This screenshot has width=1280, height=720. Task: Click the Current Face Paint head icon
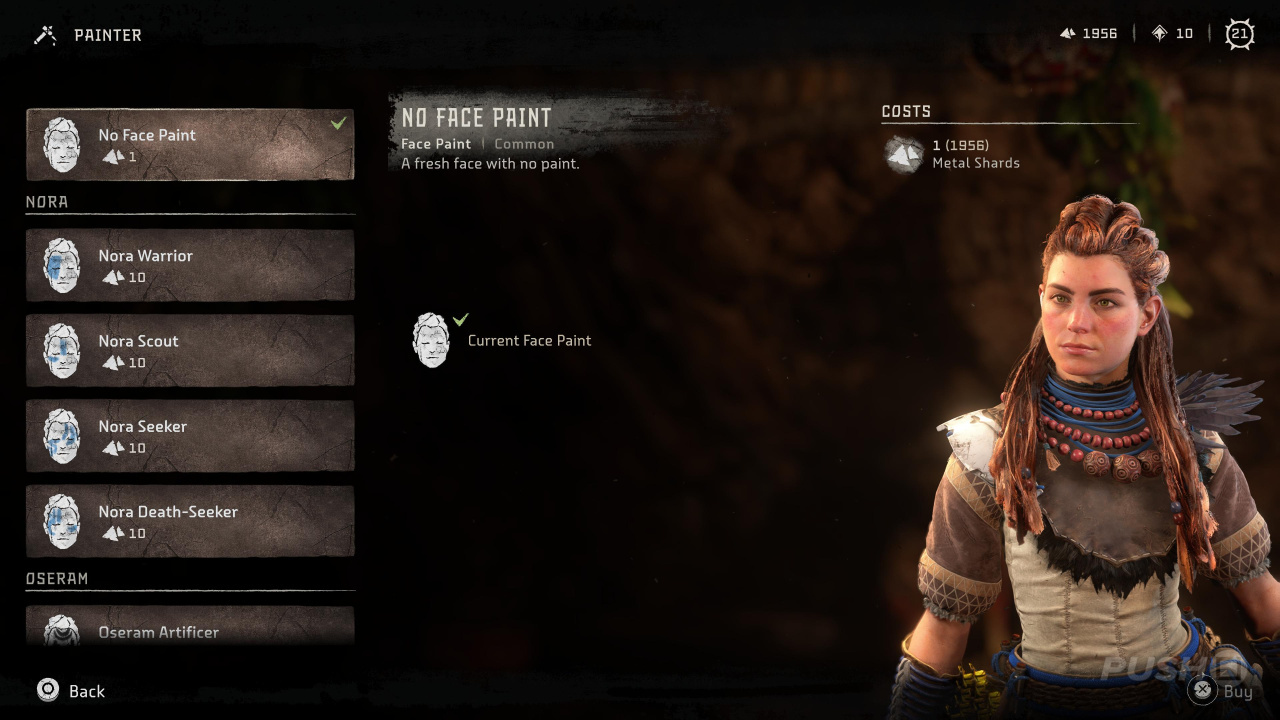tap(431, 340)
